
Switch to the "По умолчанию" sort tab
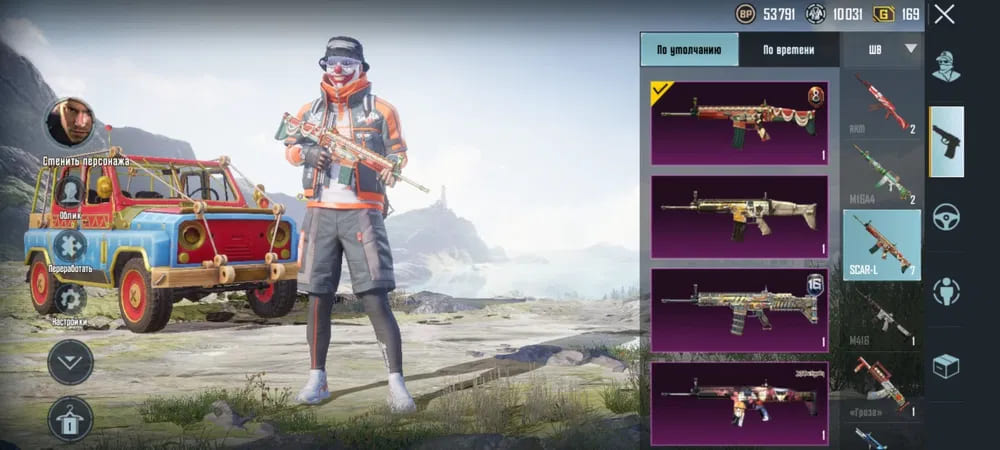pos(689,49)
